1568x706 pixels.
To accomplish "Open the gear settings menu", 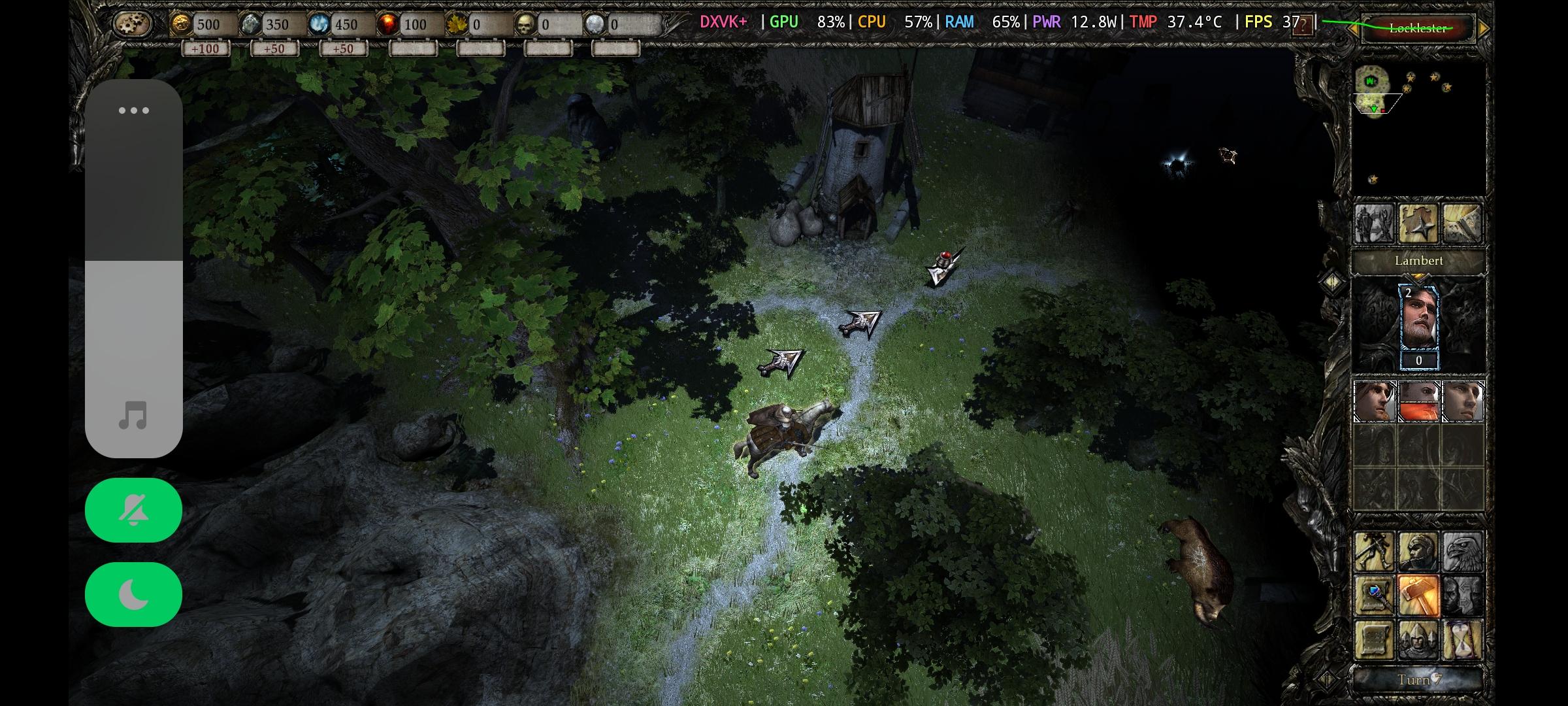I will click(133, 25).
